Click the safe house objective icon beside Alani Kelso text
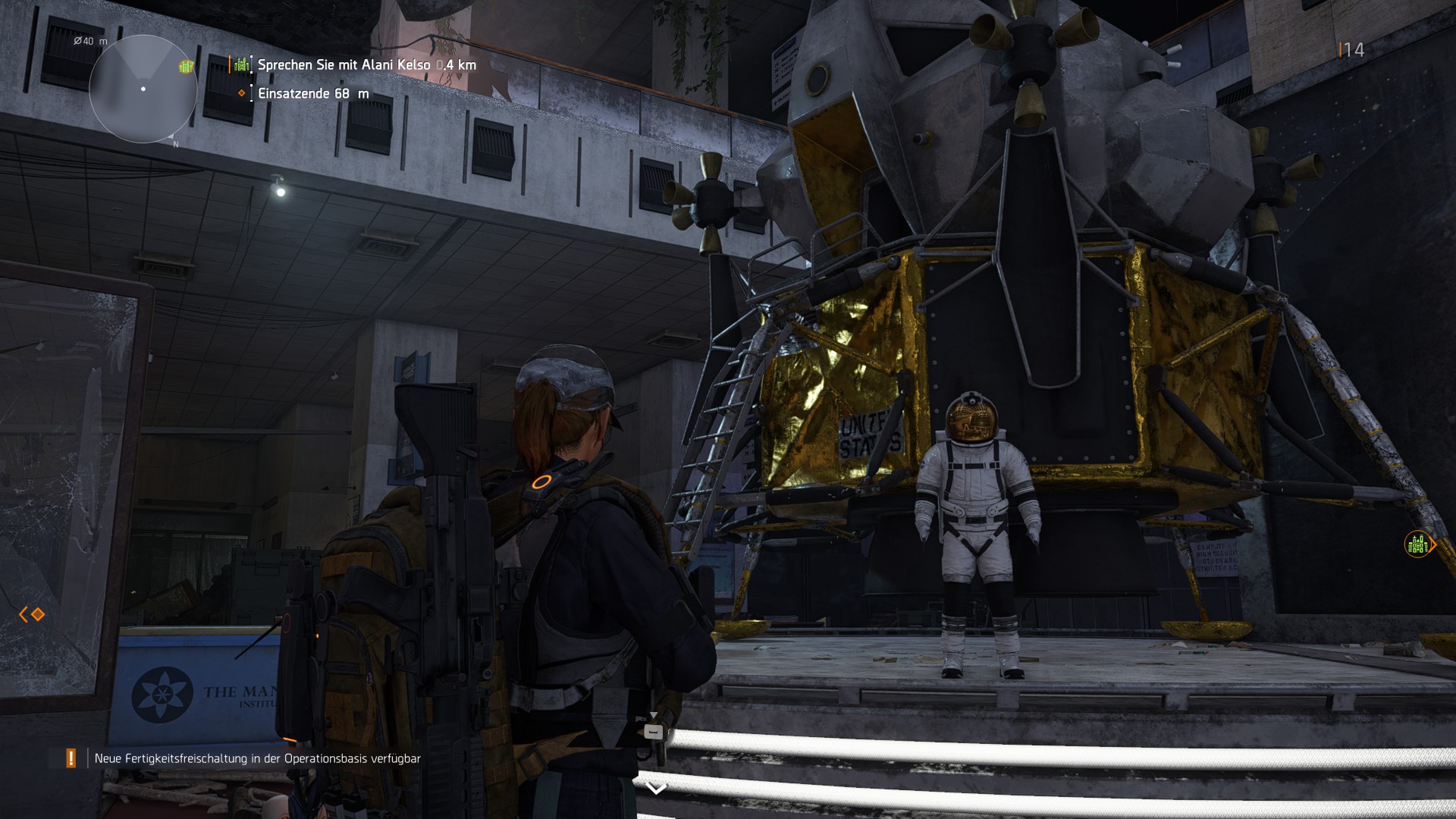The image size is (1456, 819). (x=243, y=66)
